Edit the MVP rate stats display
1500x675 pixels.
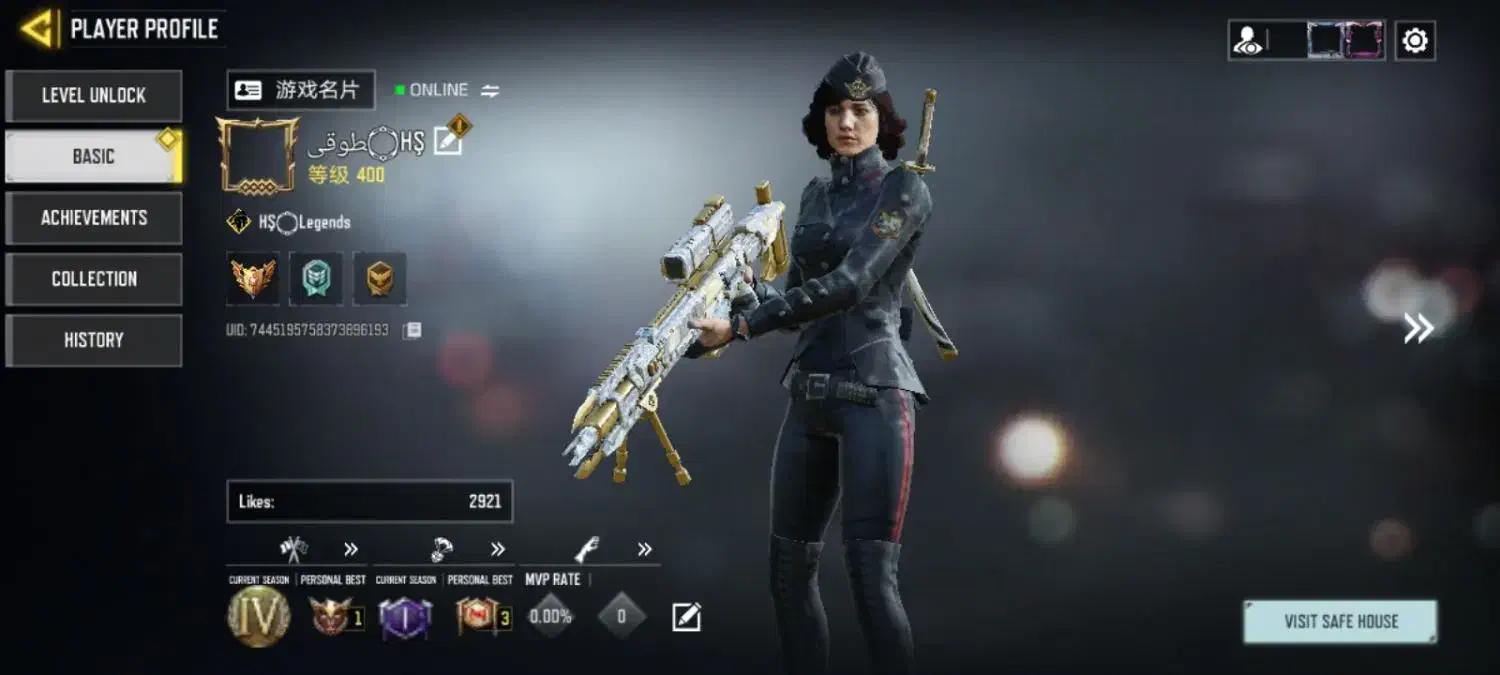click(686, 617)
